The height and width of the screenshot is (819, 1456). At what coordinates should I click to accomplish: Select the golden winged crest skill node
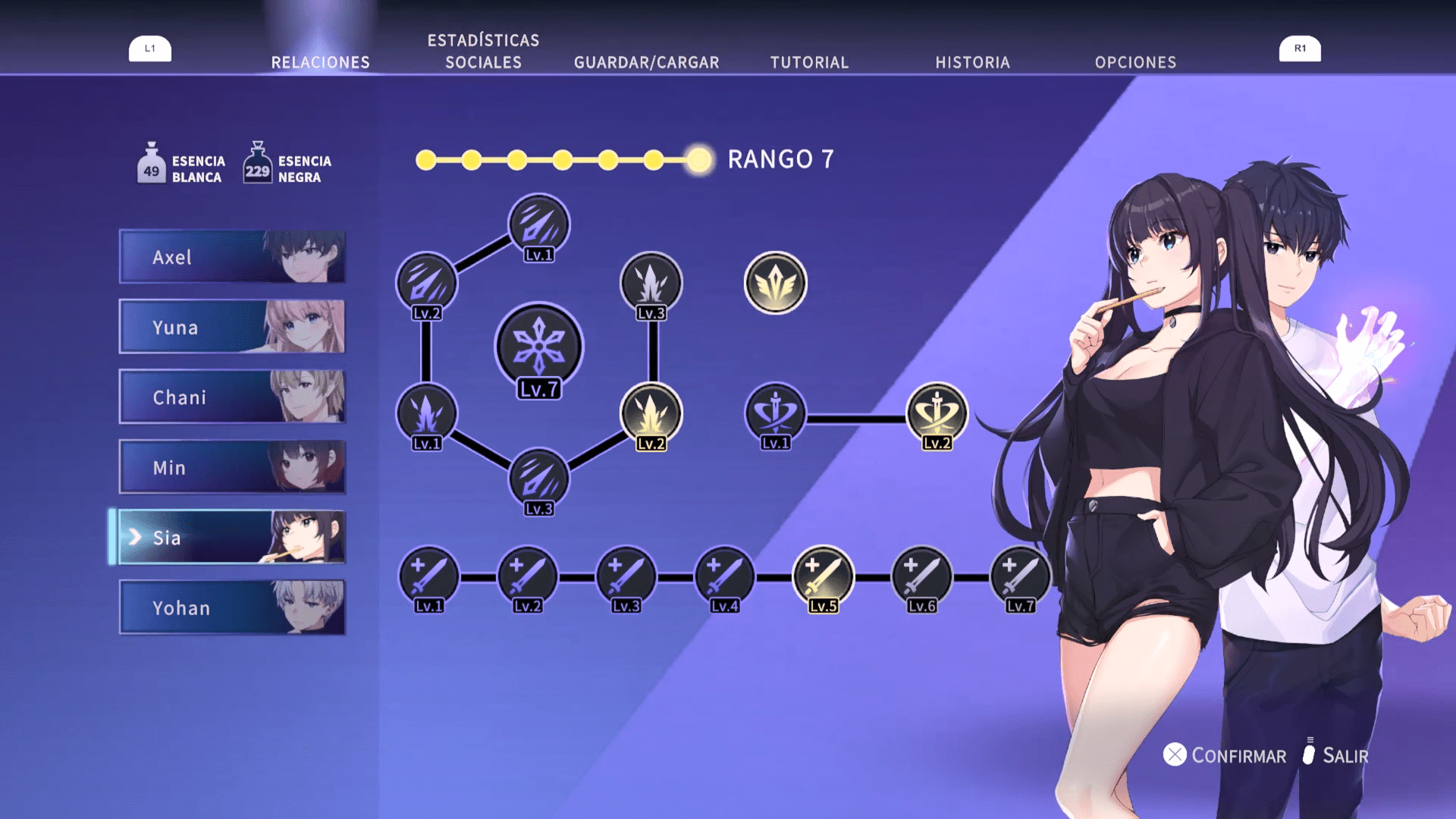pos(775,283)
